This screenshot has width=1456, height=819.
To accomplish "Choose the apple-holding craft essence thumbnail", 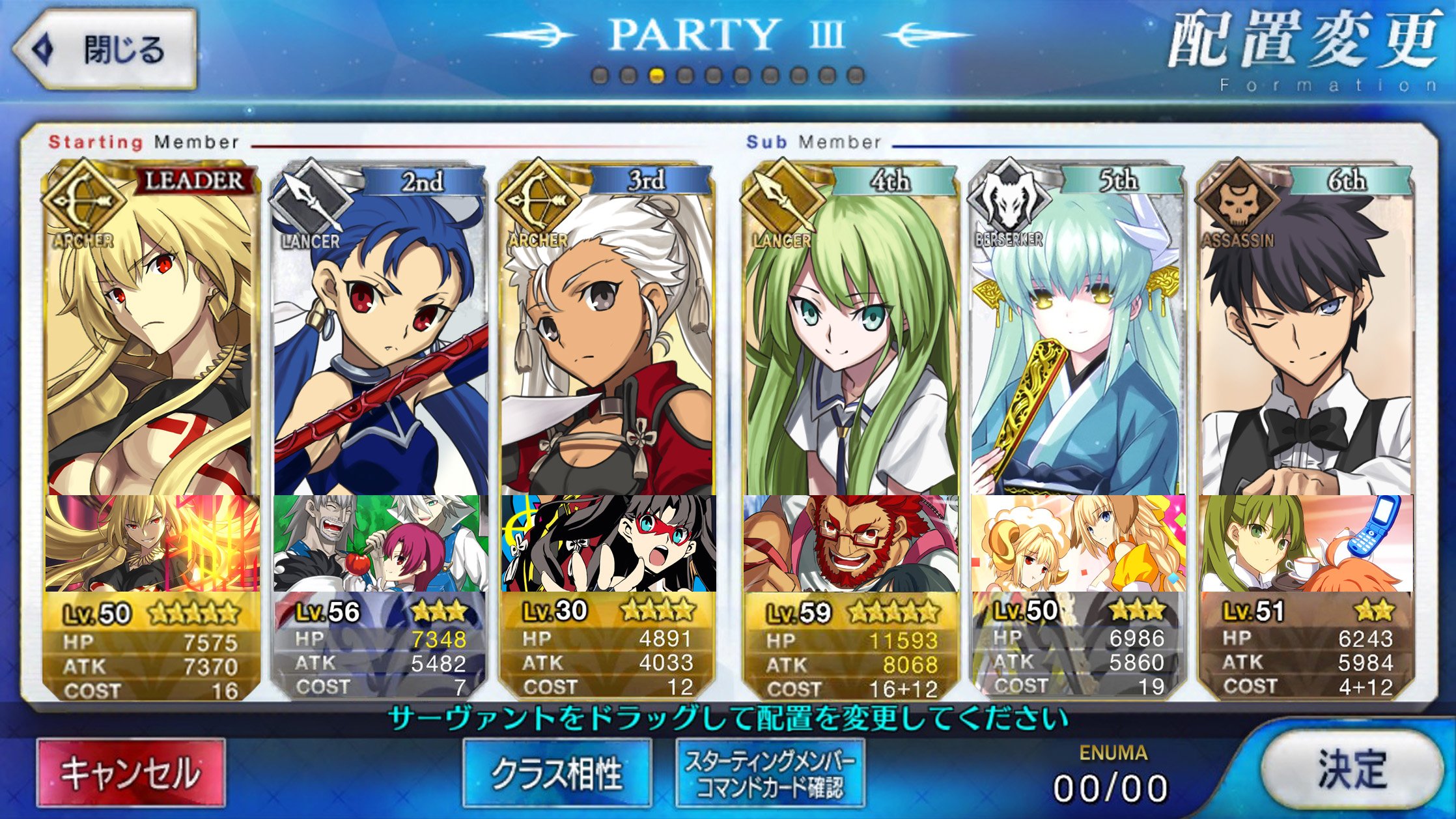I will coord(380,543).
